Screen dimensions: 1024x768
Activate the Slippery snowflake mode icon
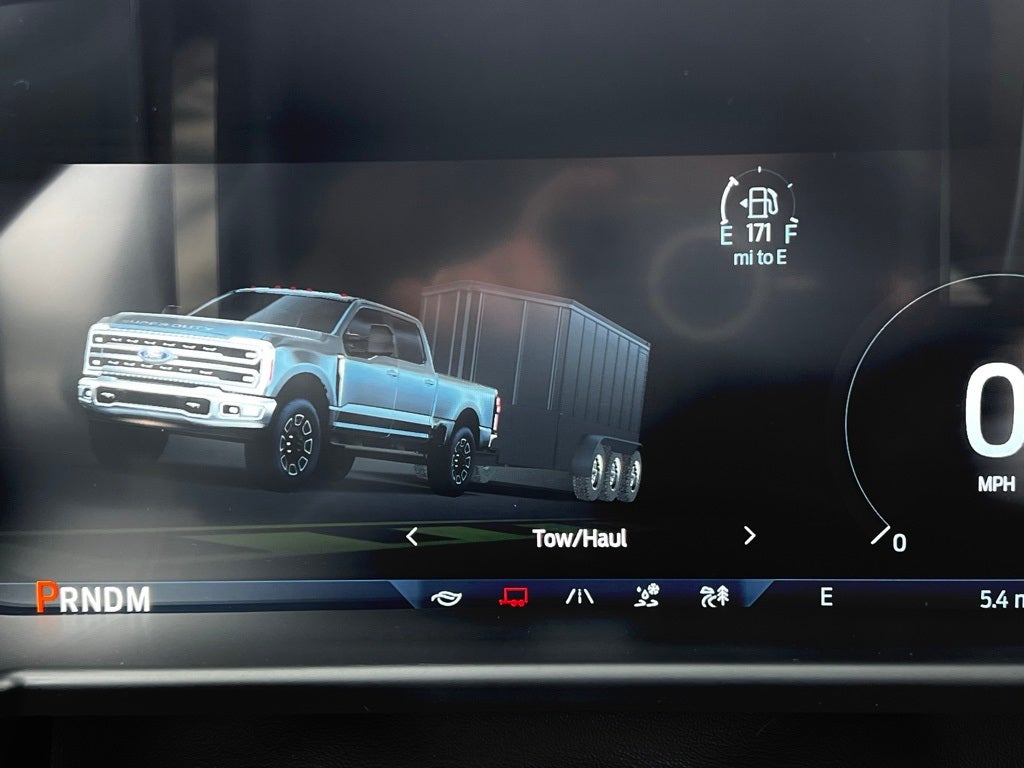click(647, 597)
